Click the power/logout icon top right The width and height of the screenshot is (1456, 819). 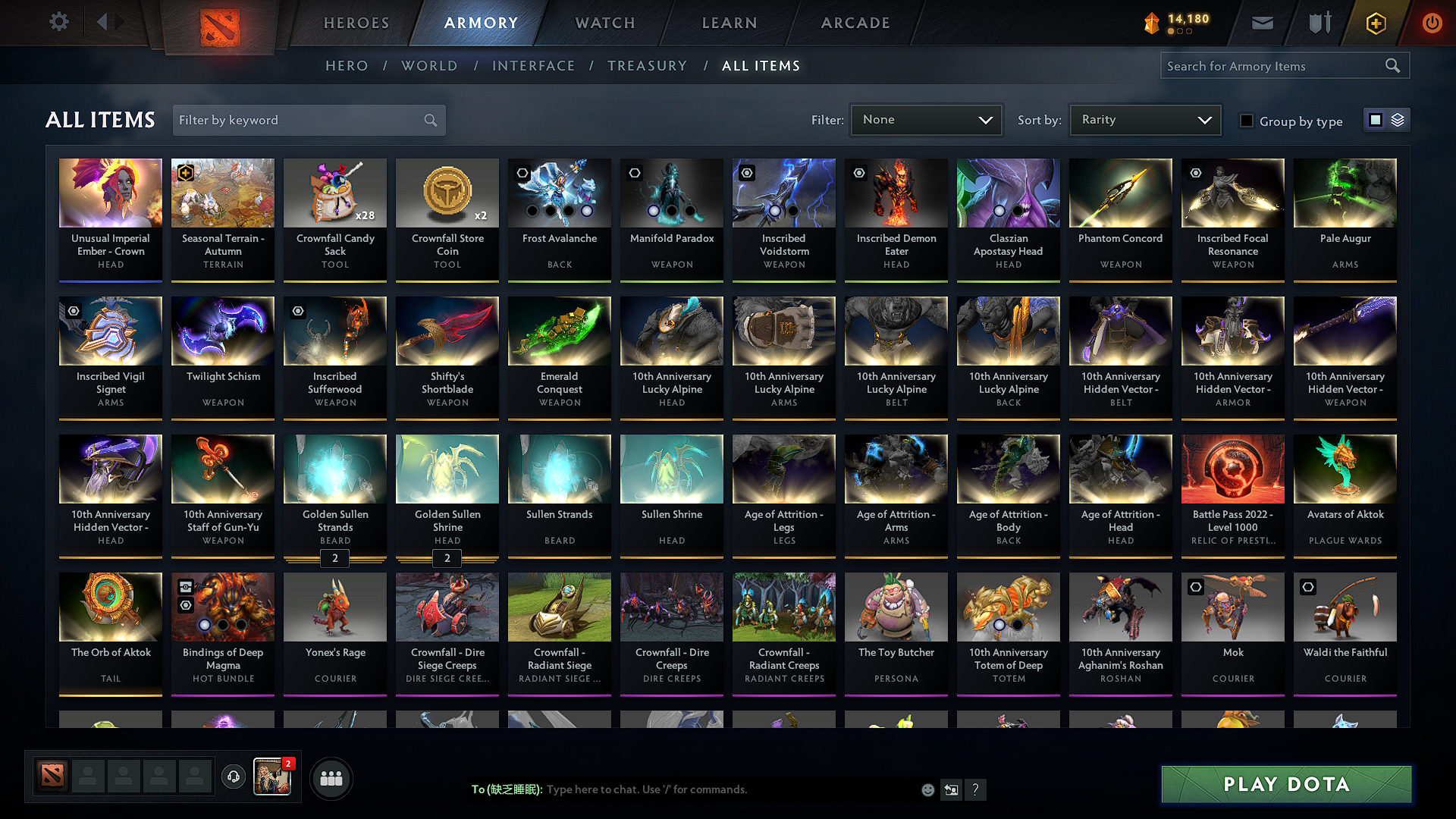pos(1432,23)
